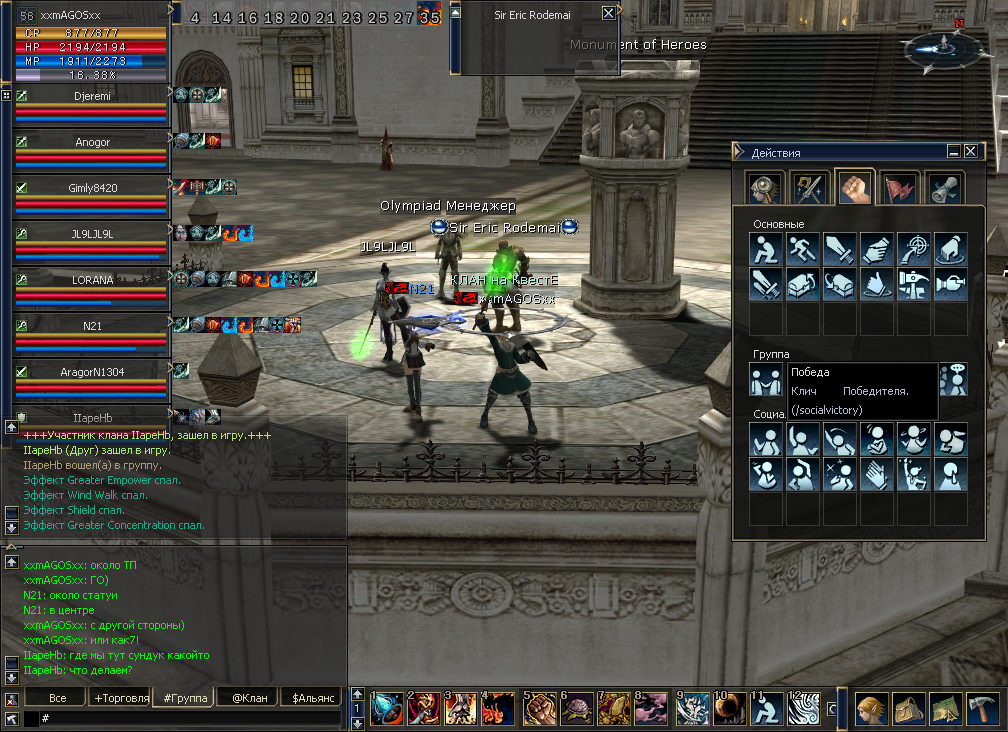Activate the party invite handshake icon
This screenshot has width=1008, height=732.
point(767,380)
